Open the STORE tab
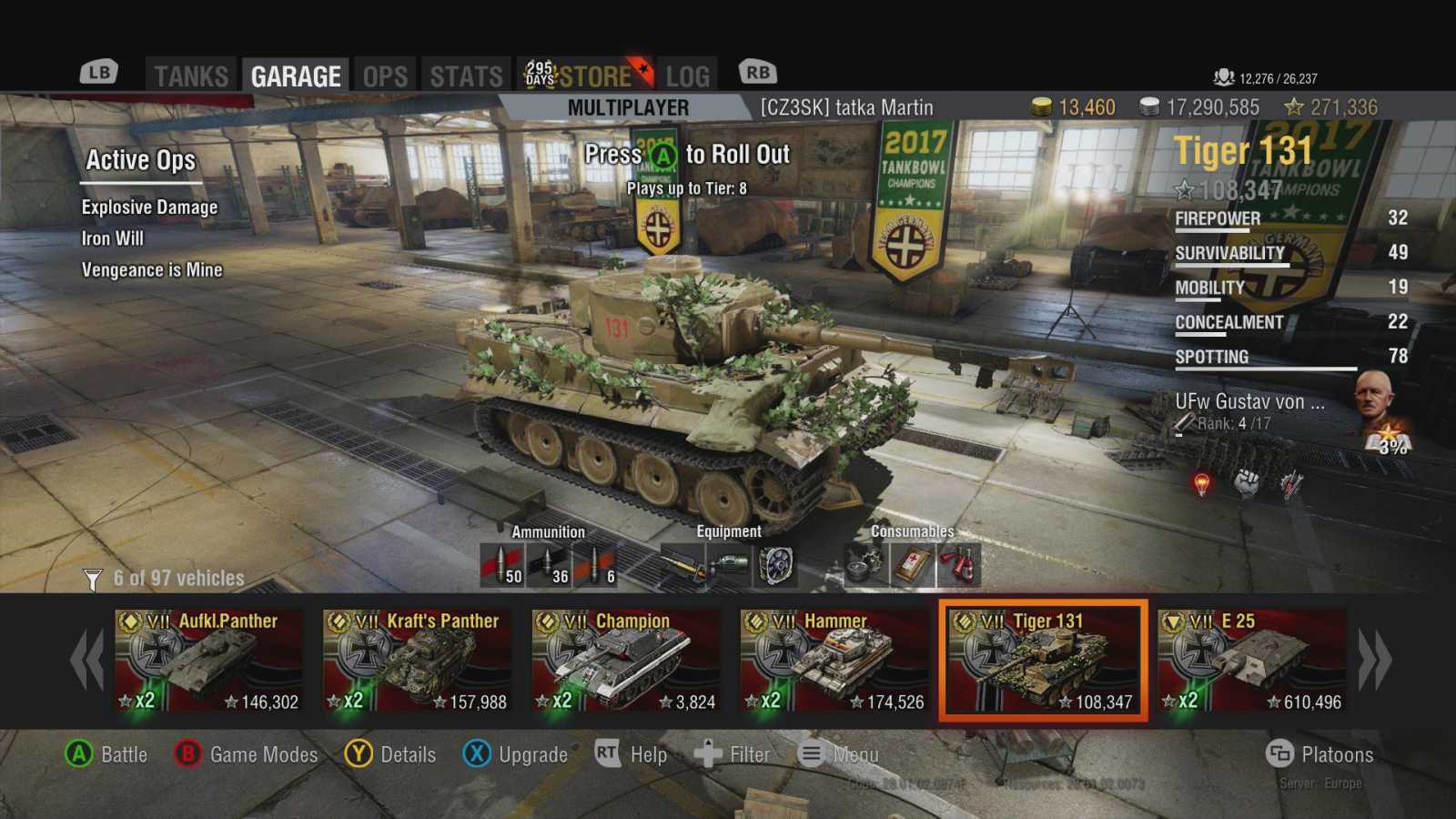Screen dimensions: 1456x819 point(593,76)
